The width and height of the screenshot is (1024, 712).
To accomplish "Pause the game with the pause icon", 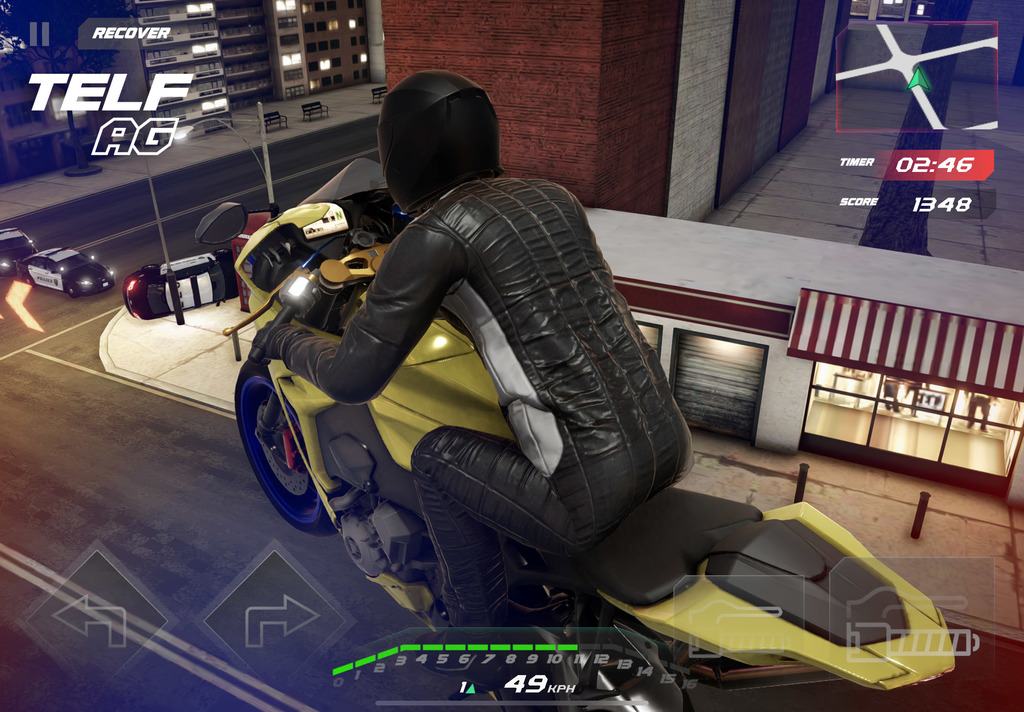I will tap(39, 34).
